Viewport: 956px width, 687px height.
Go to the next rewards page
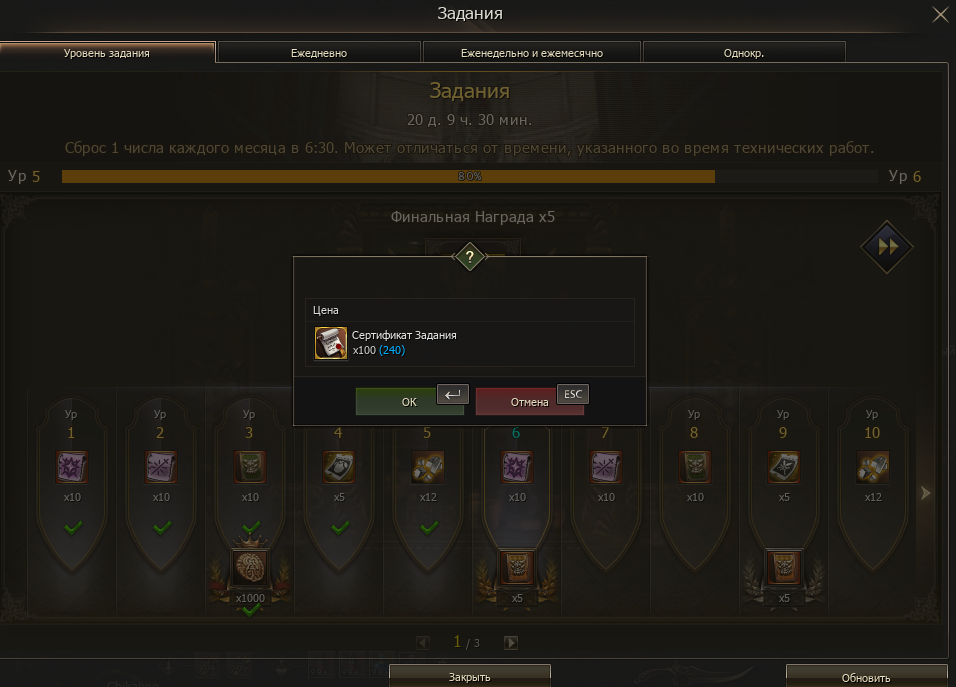[511, 643]
